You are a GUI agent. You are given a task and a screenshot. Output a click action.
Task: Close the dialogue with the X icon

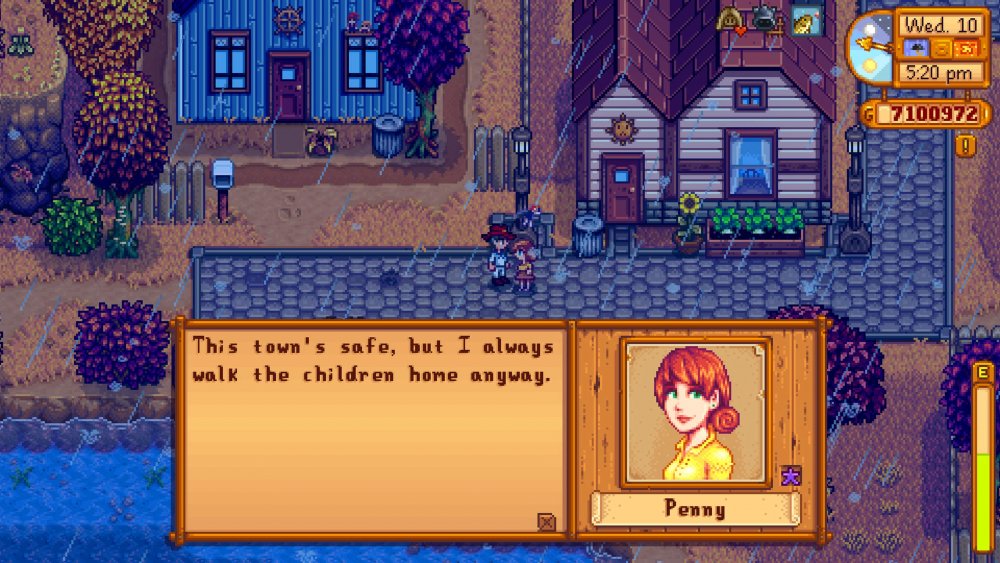546,521
